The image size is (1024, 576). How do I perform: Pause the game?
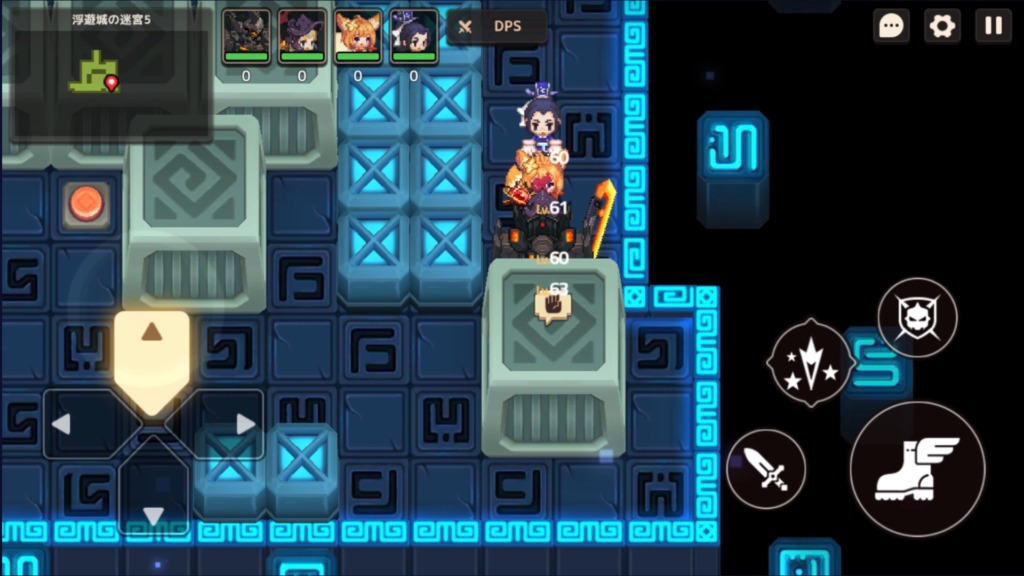[993, 26]
